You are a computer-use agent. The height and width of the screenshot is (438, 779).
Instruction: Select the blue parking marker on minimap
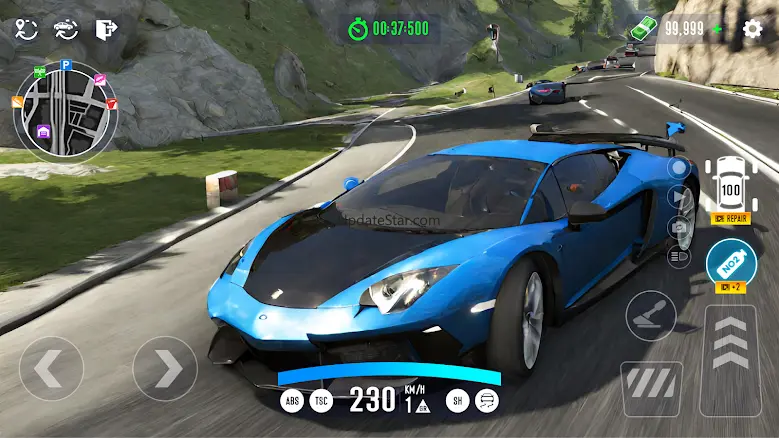click(65, 65)
